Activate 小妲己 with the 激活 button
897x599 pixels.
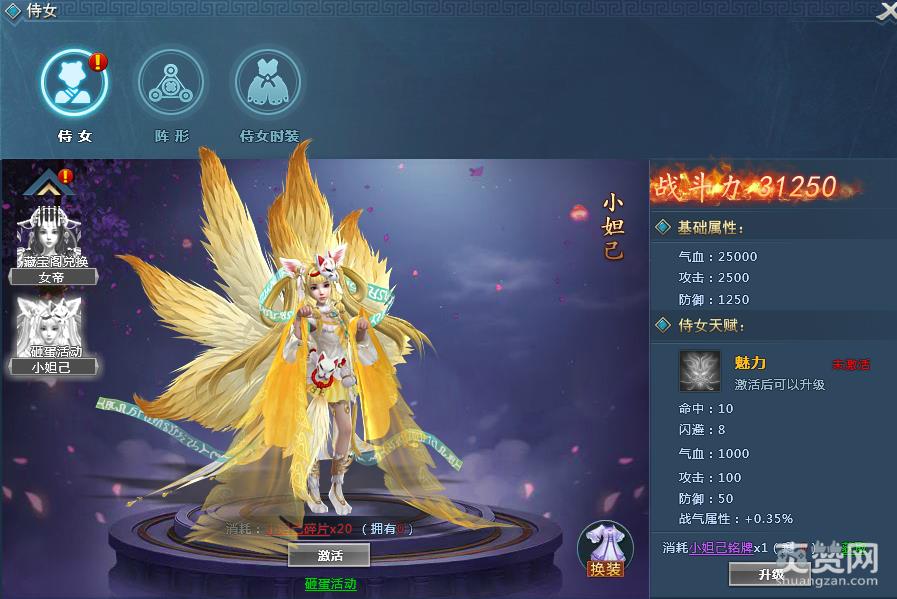click(329, 554)
